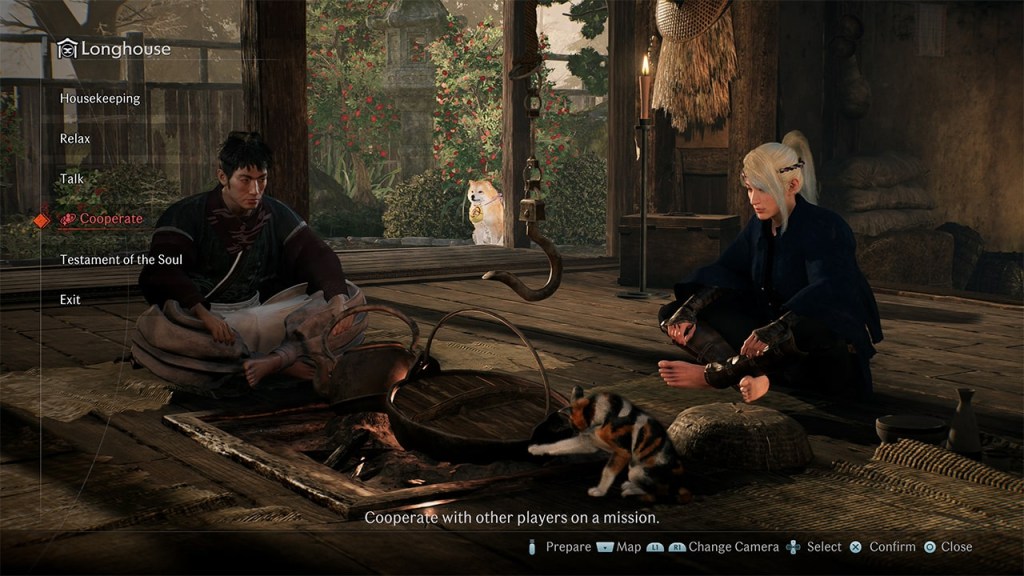Open Testament of the Soul
The height and width of the screenshot is (576, 1024).
pos(121,260)
